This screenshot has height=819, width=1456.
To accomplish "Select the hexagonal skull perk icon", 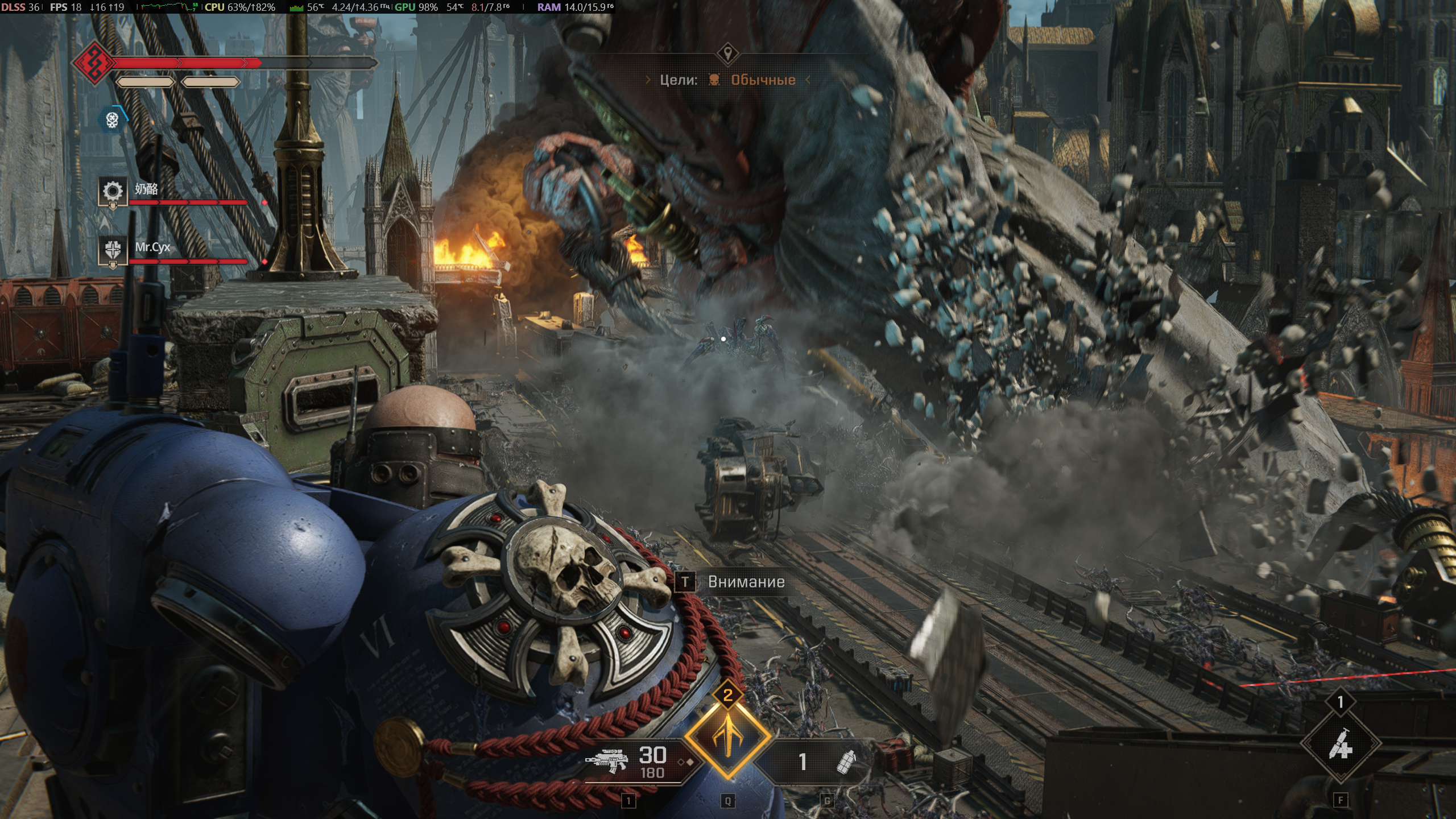I will point(112,119).
